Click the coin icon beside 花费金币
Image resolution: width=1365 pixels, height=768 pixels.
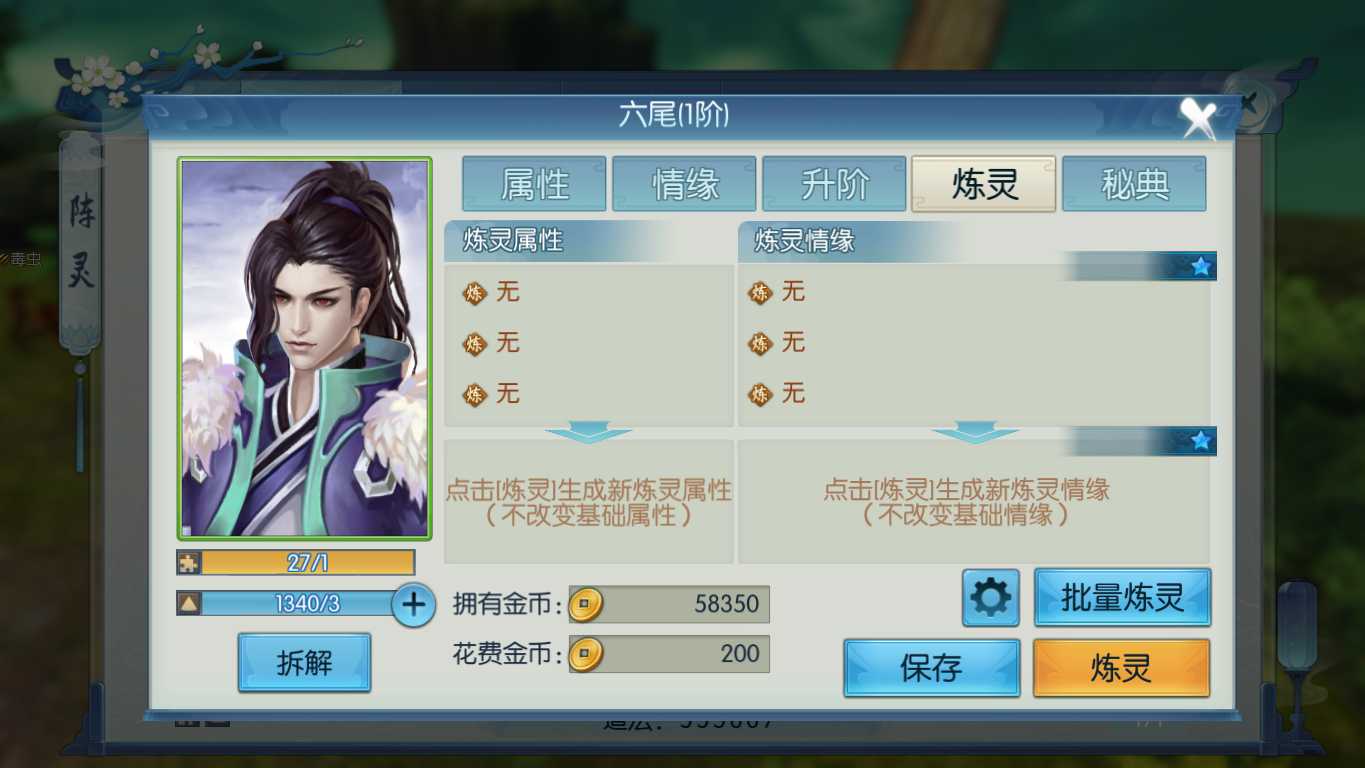point(584,654)
